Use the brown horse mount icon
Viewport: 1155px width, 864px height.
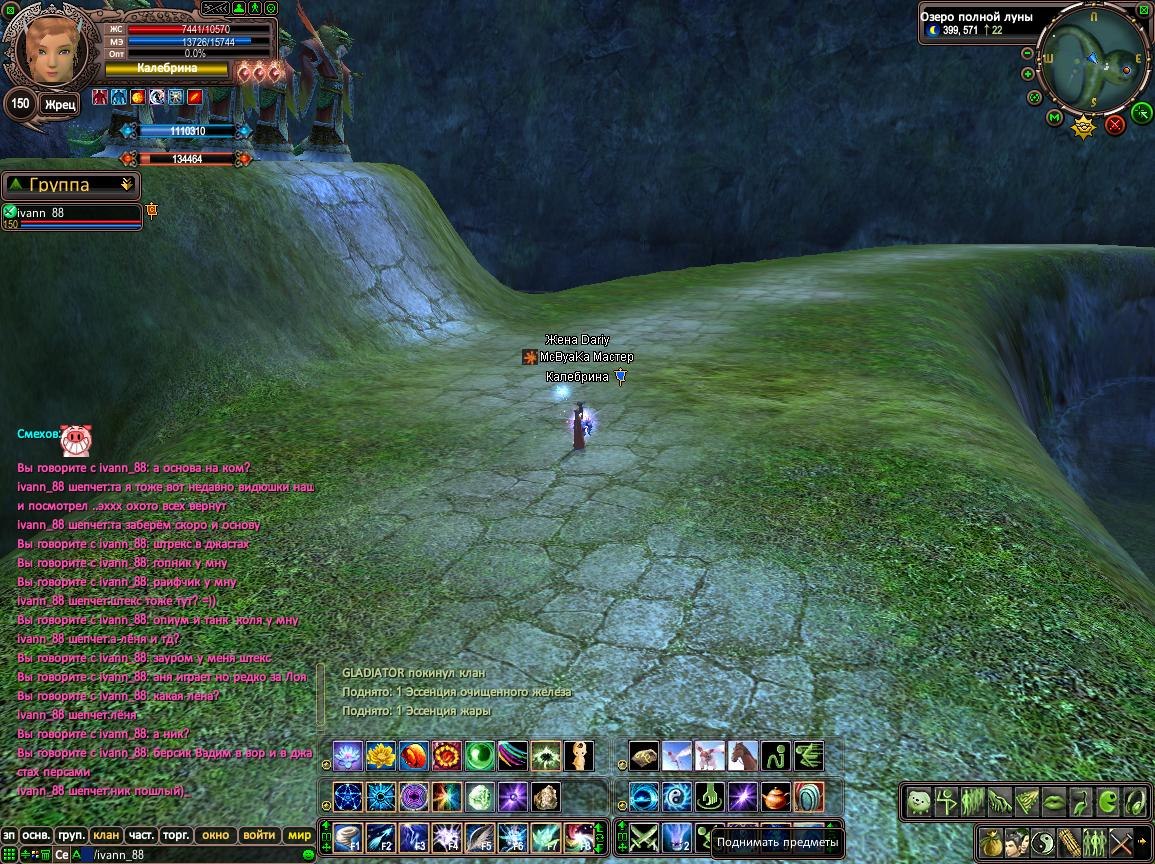click(x=742, y=755)
